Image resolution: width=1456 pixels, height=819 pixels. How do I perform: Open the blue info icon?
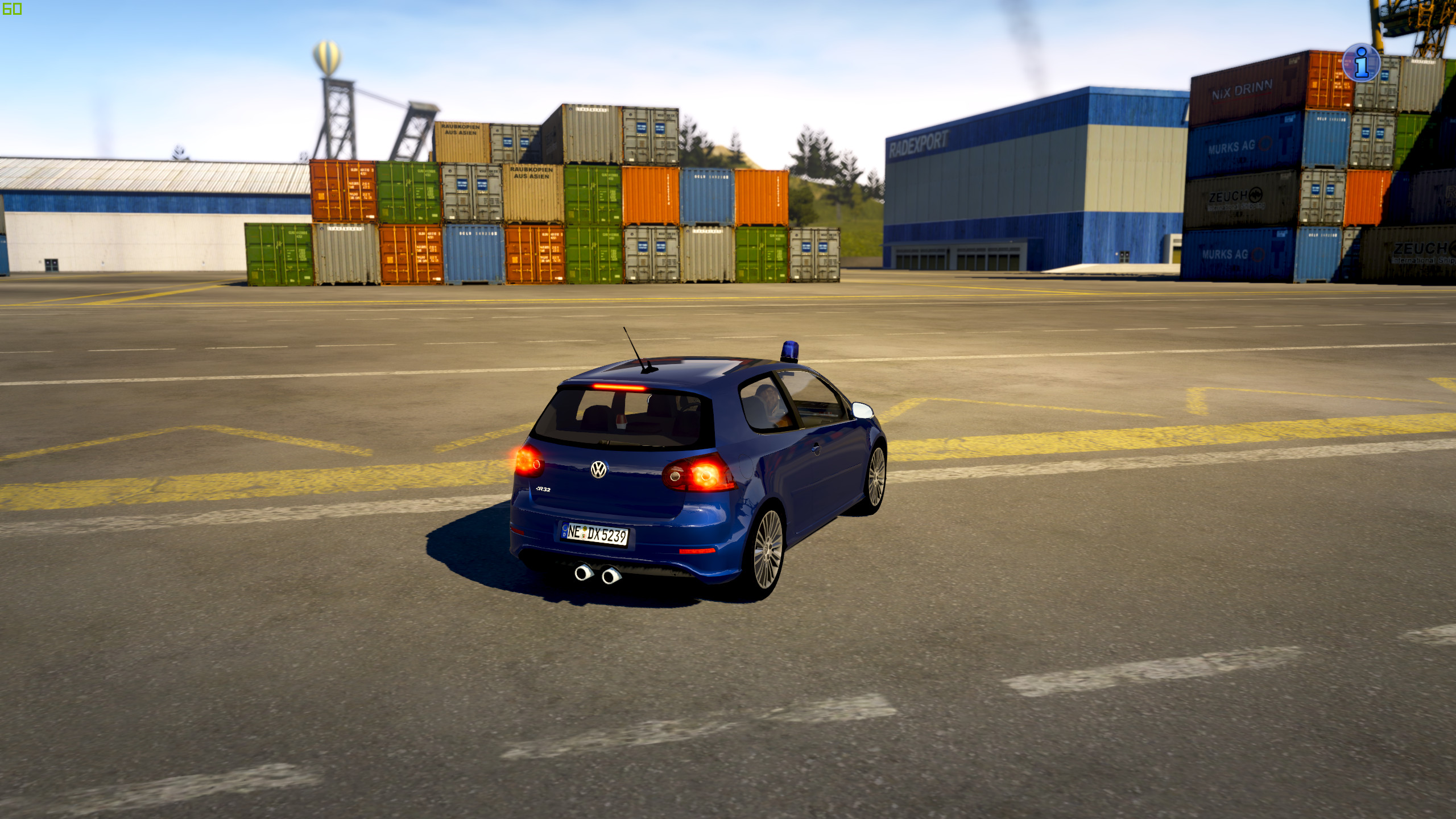1361,63
